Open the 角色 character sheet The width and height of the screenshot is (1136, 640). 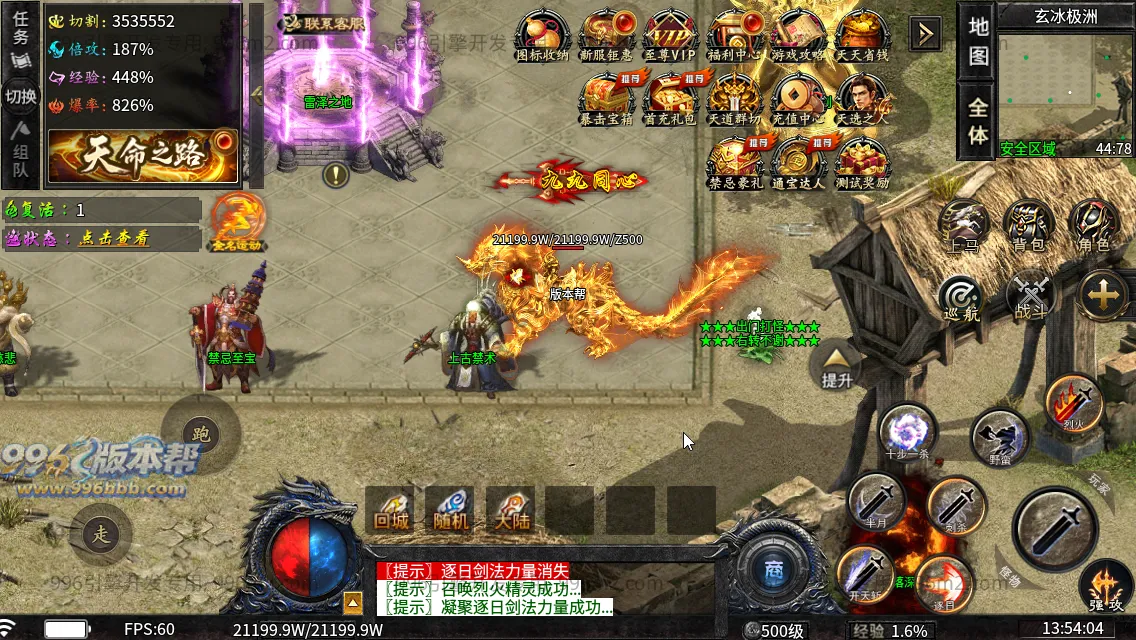[x=1093, y=224]
